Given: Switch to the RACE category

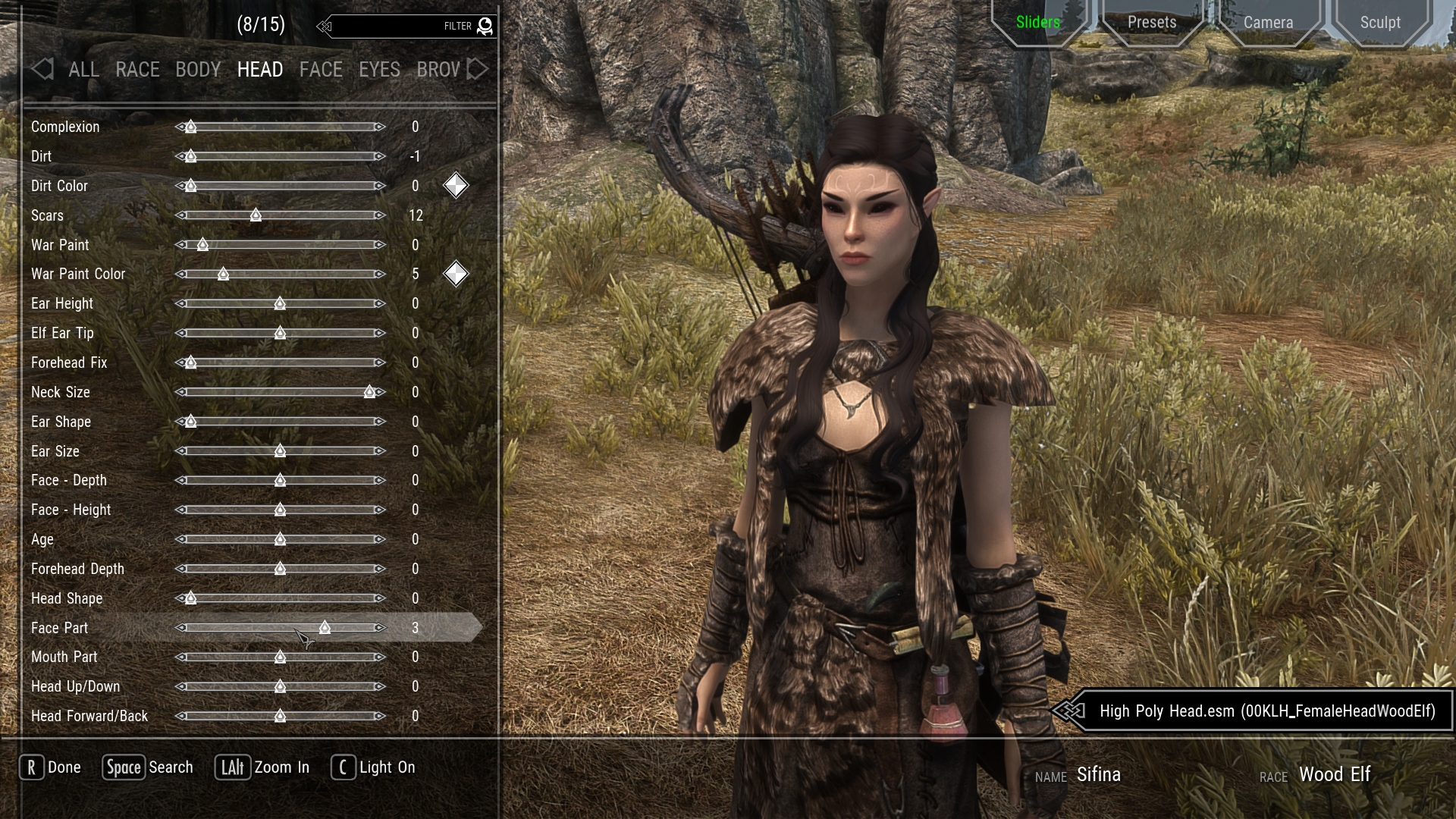Looking at the screenshot, I should click(x=137, y=70).
